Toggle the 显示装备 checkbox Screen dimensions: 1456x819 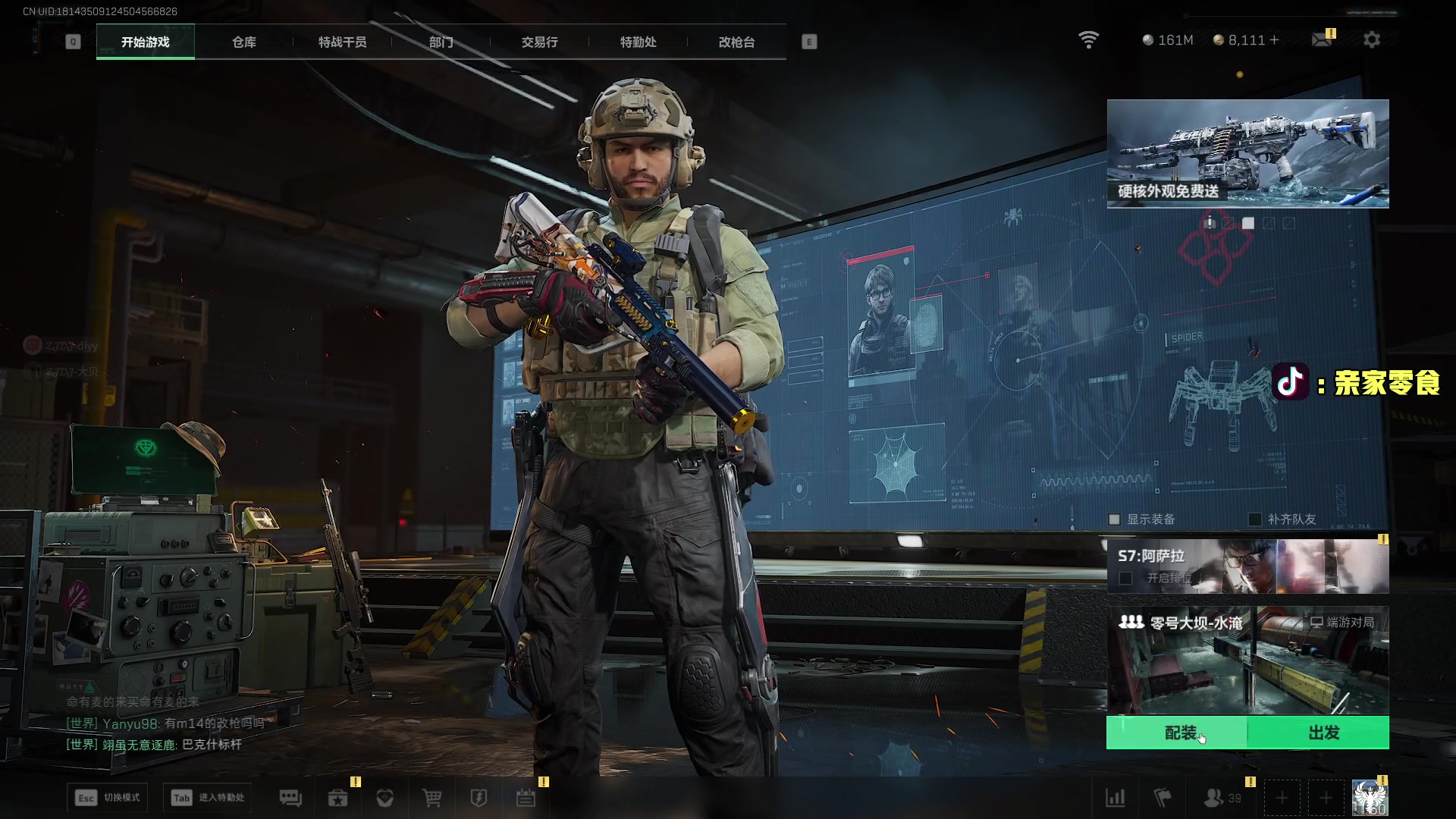1115,519
